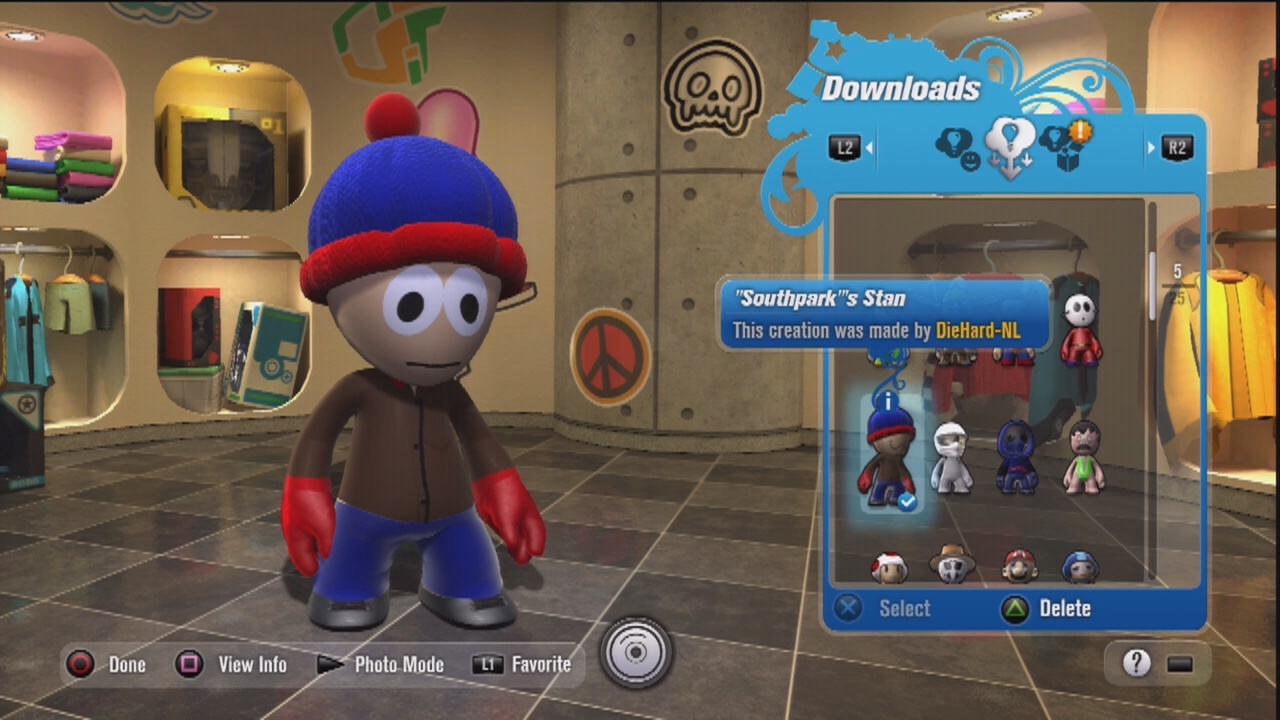
Task: Select the blue-helmeted Mega Man style character
Action: tap(1081, 567)
